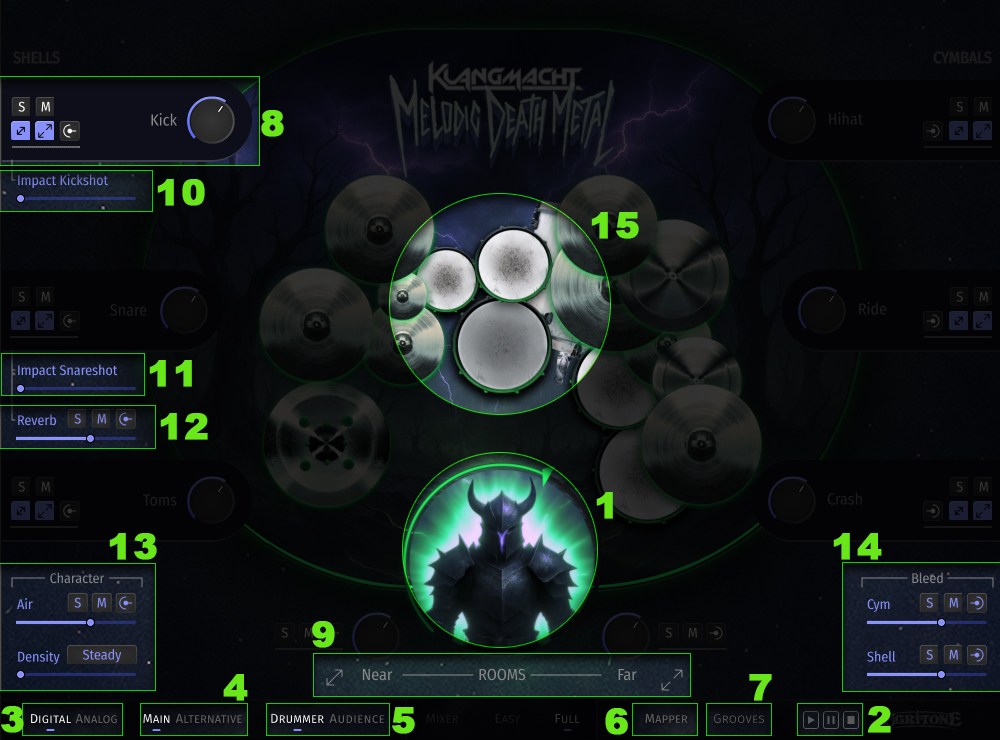Screen dimensions: 1000x740
Task: Click the Impact Kickshot slider
Action: coord(76,199)
